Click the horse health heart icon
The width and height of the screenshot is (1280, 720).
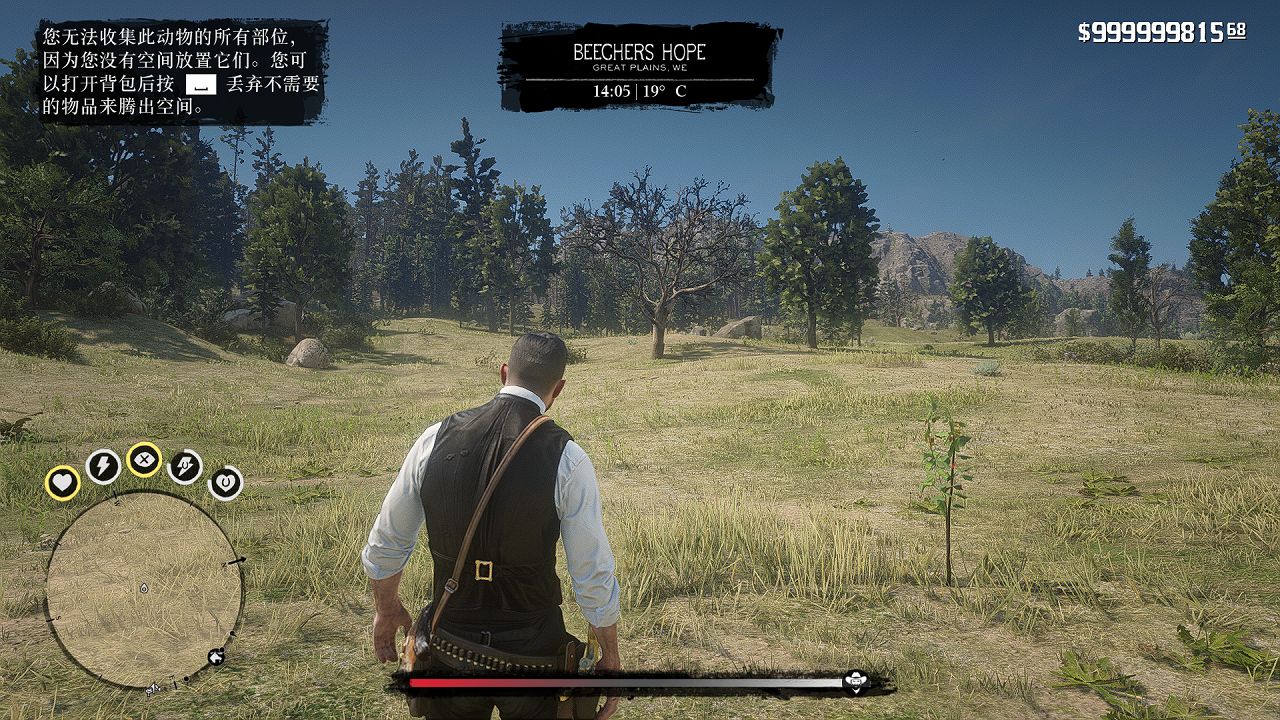225,483
